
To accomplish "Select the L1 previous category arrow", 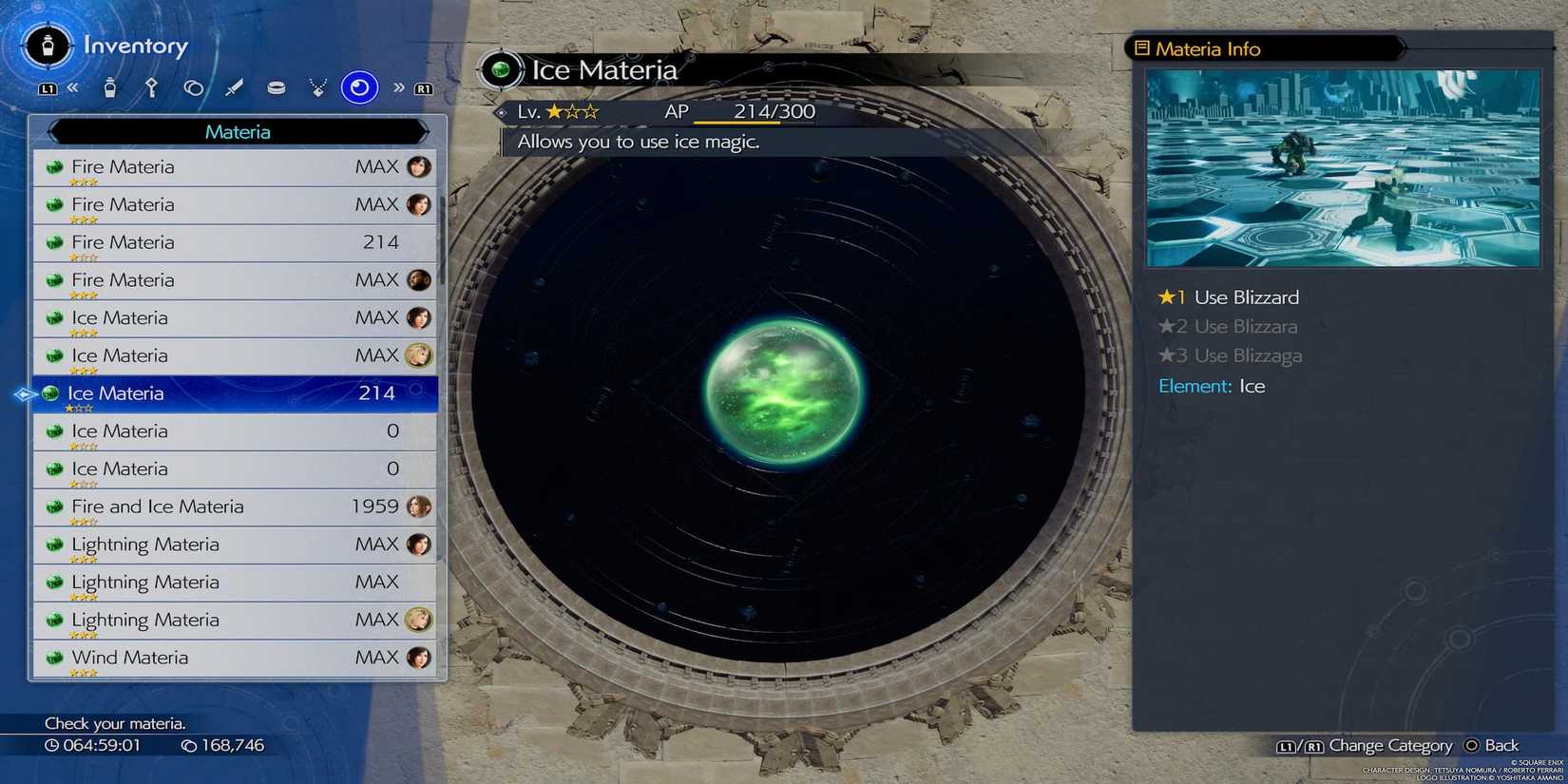I will tap(49, 87).
